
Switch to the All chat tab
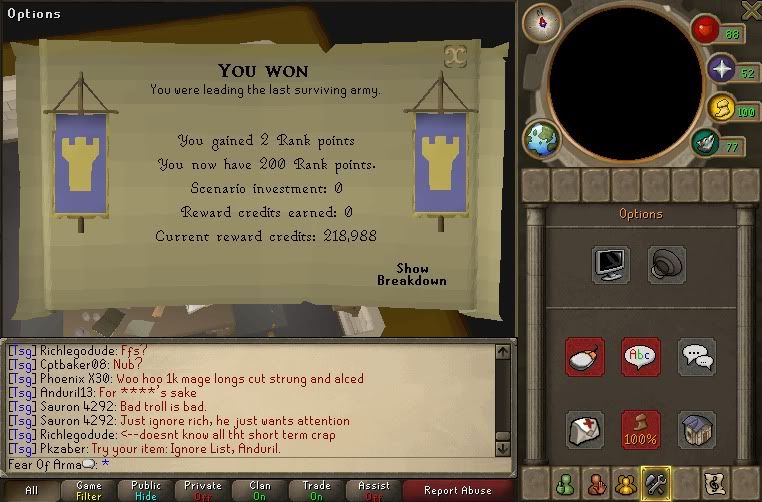click(x=32, y=490)
